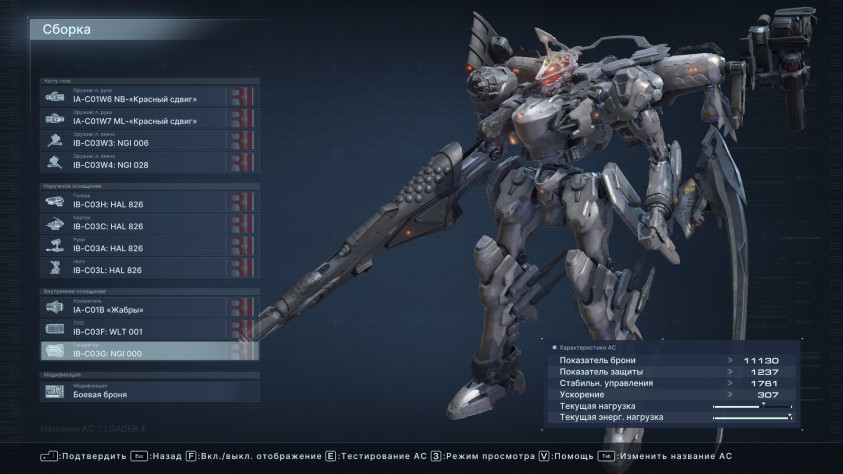Select the IB-C03W4: NGI 028 shoulder weapon
This screenshot has width=843, height=474.
[x=150, y=162]
